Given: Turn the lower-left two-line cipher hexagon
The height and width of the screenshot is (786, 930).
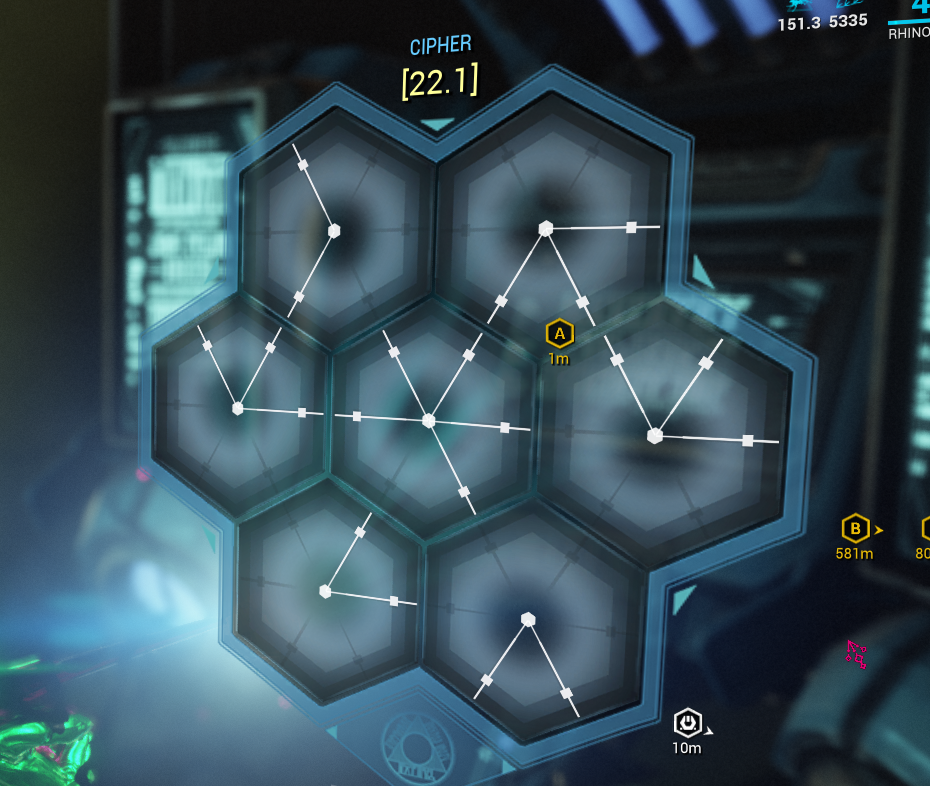Looking at the screenshot, I should (325, 591).
